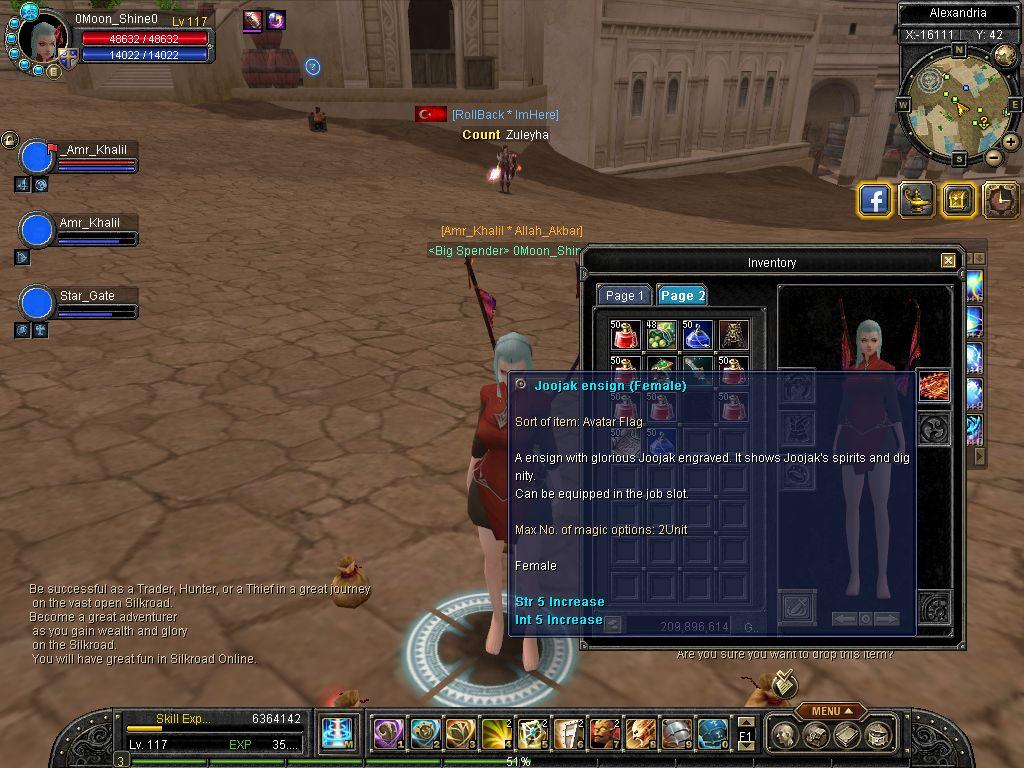
Task: Zoom out the minimap
Action: point(993,157)
